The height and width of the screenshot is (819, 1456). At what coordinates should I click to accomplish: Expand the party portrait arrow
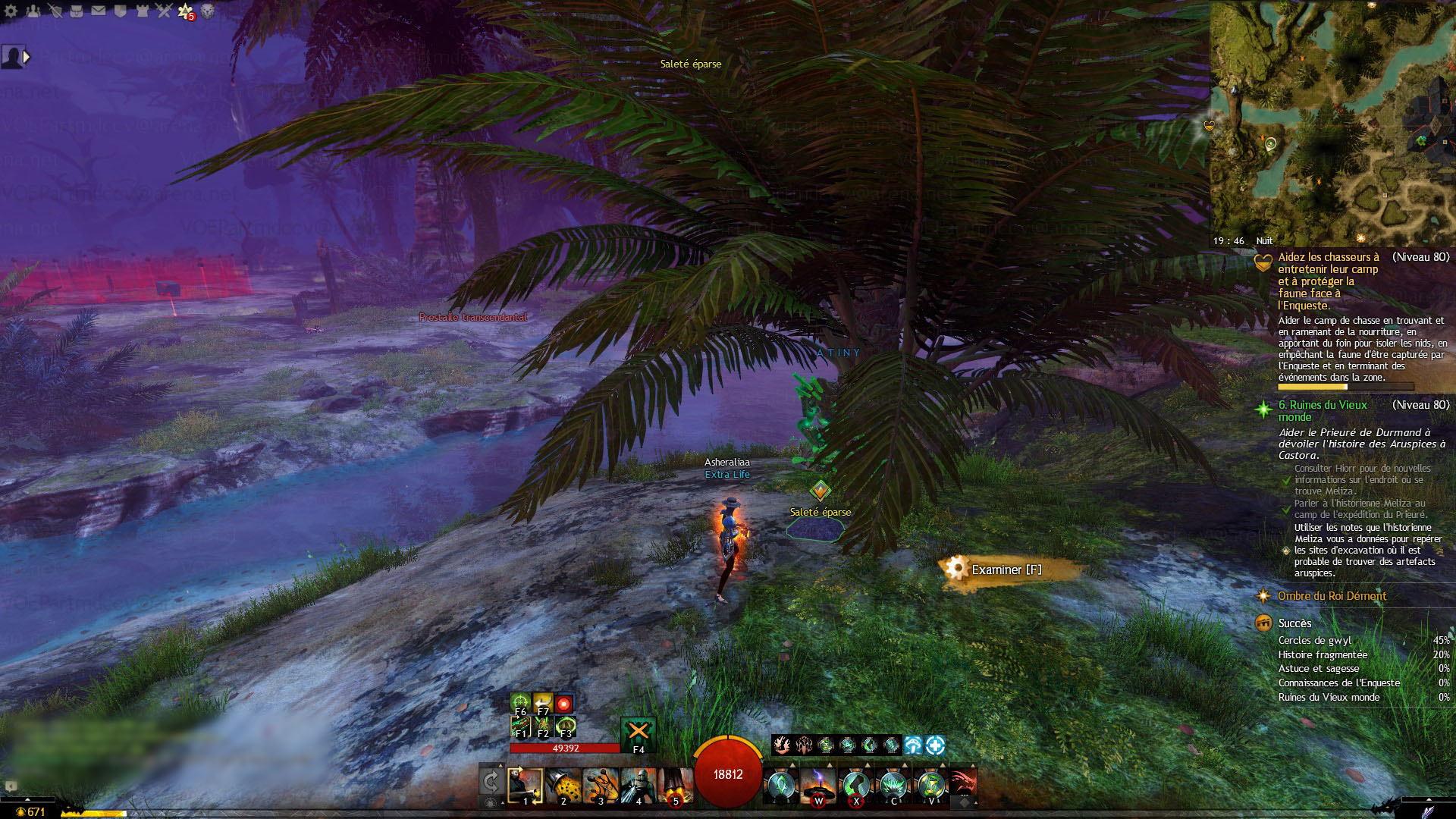[27, 57]
